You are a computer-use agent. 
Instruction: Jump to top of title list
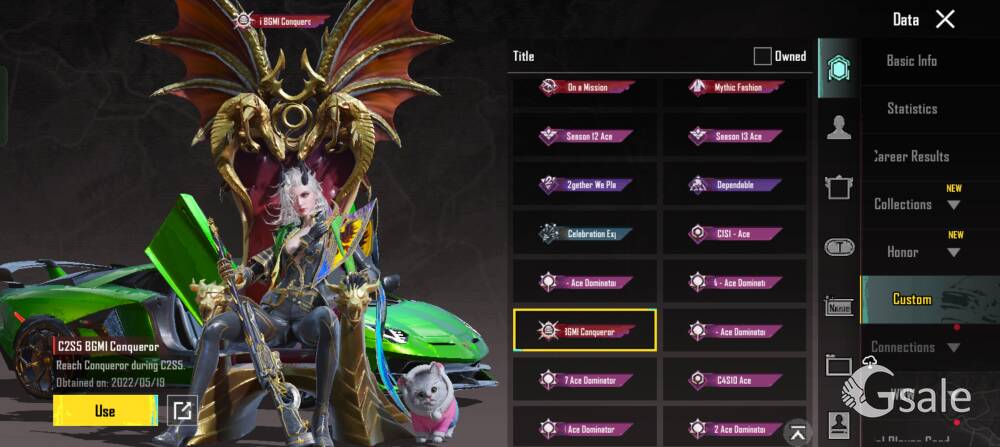[797, 431]
